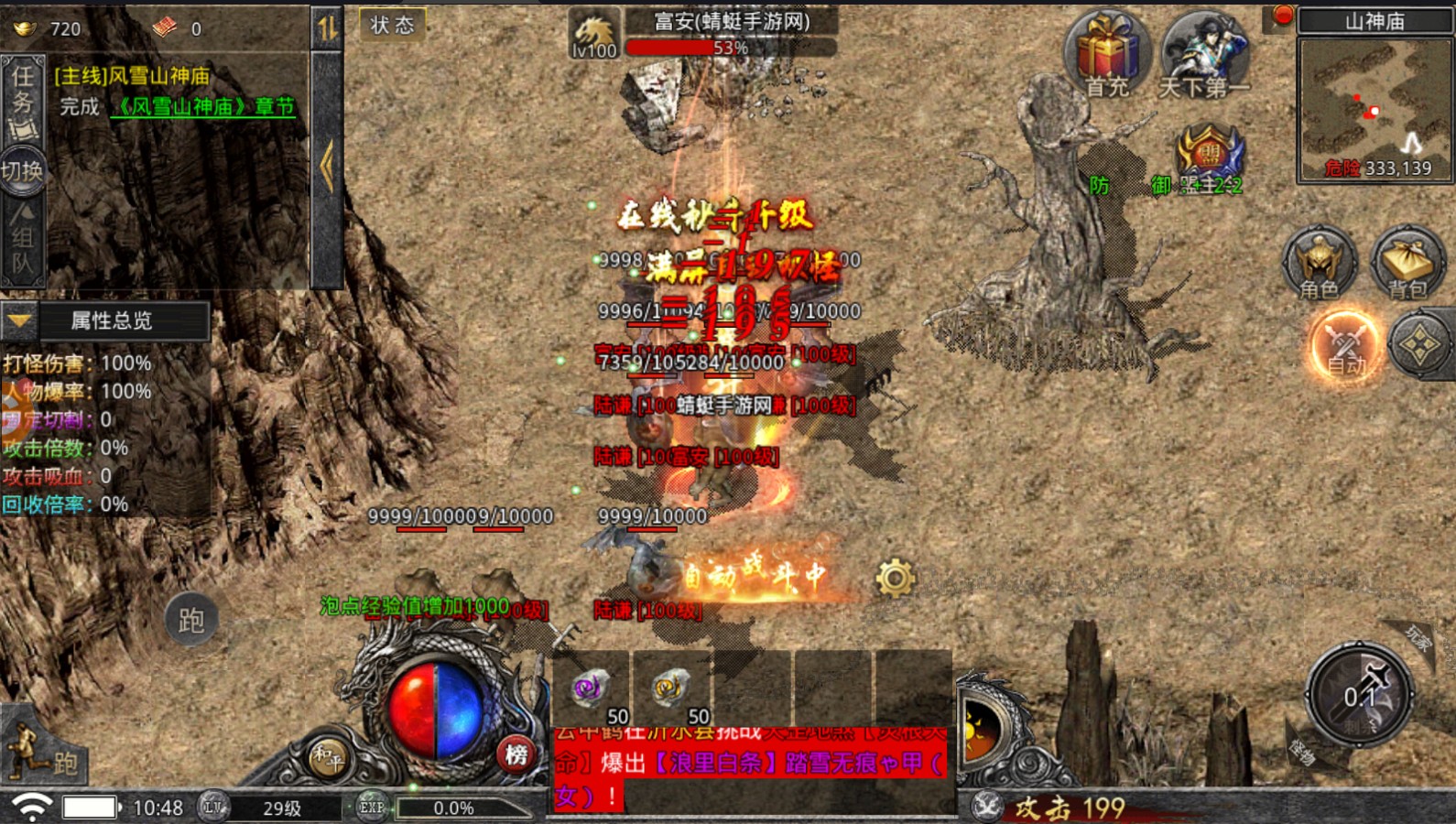1456x824 pixels.
Task: Use the purple potion hotbar slot
Action: click(x=590, y=688)
